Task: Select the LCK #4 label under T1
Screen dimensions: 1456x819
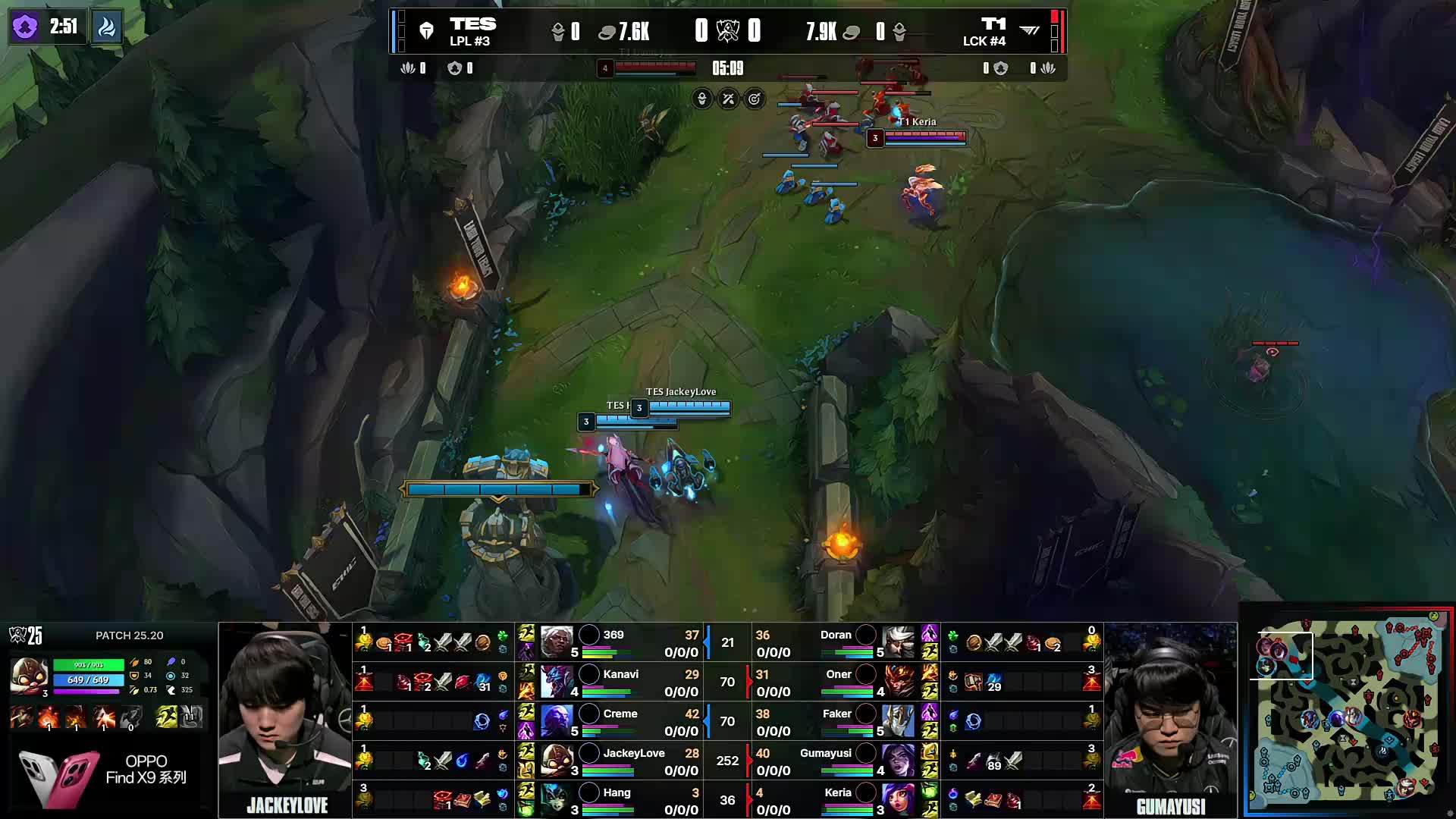Action: [x=986, y=42]
